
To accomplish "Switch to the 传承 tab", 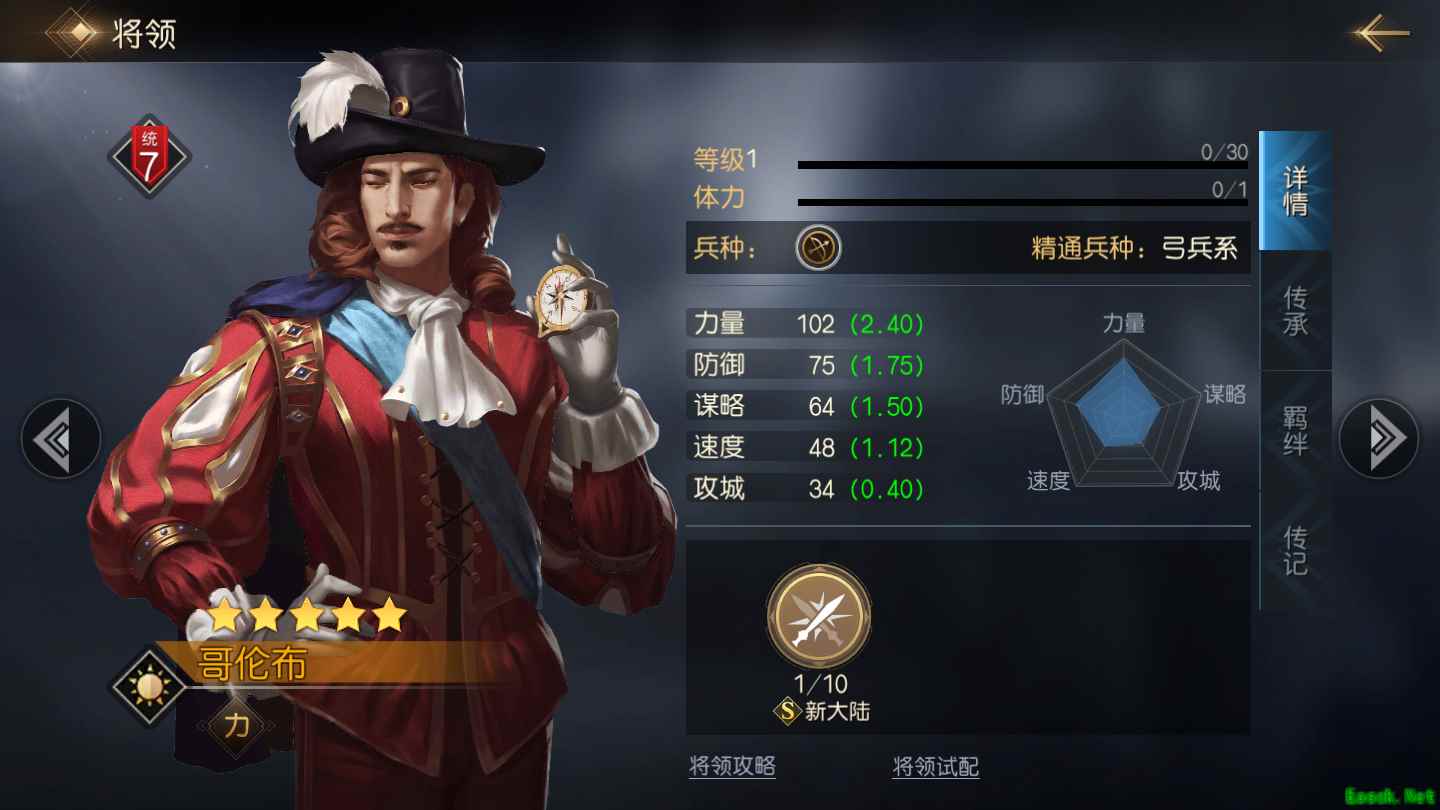I will (x=1295, y=310).
